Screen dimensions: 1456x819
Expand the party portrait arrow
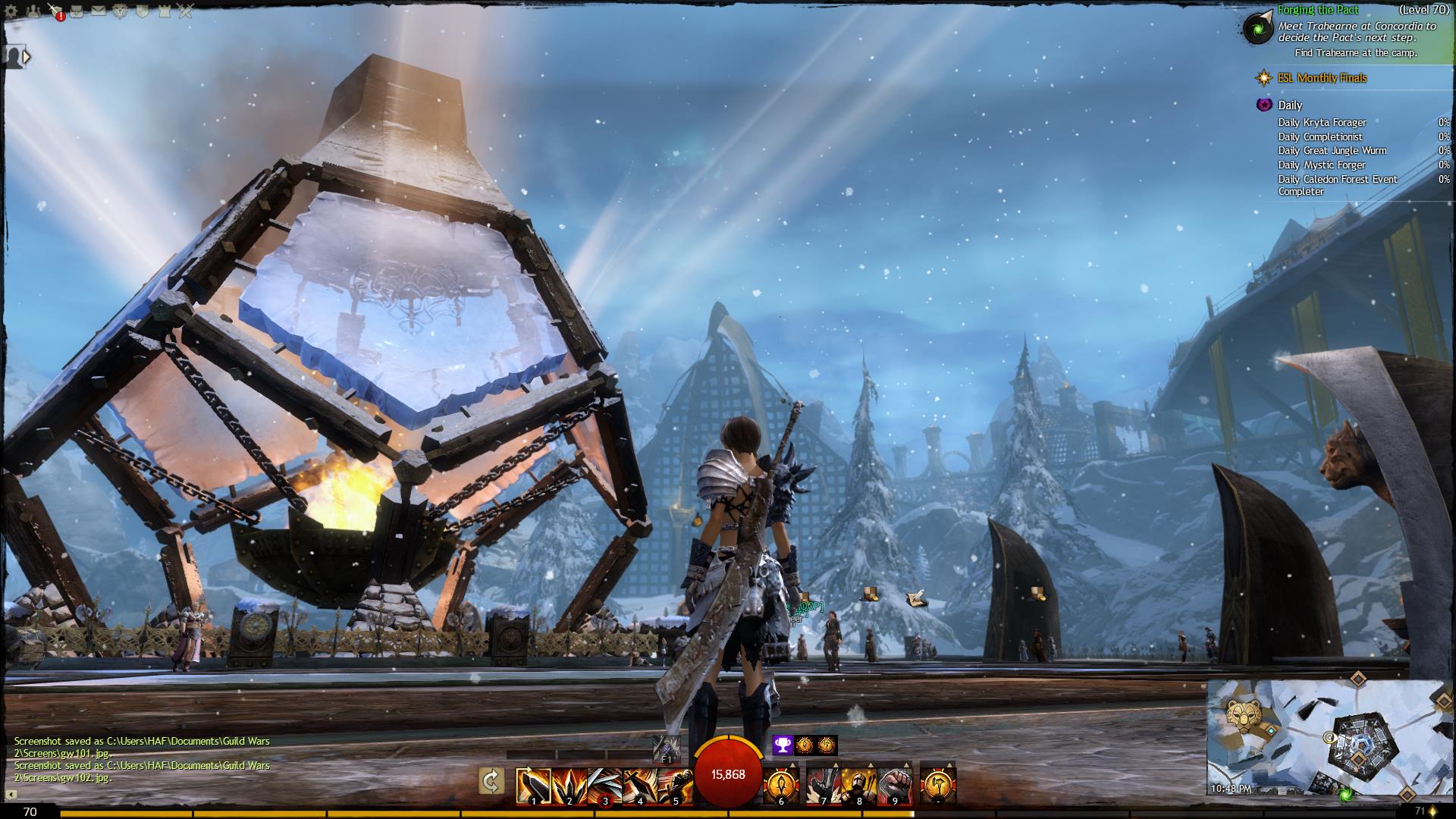[x=27, y=56]
